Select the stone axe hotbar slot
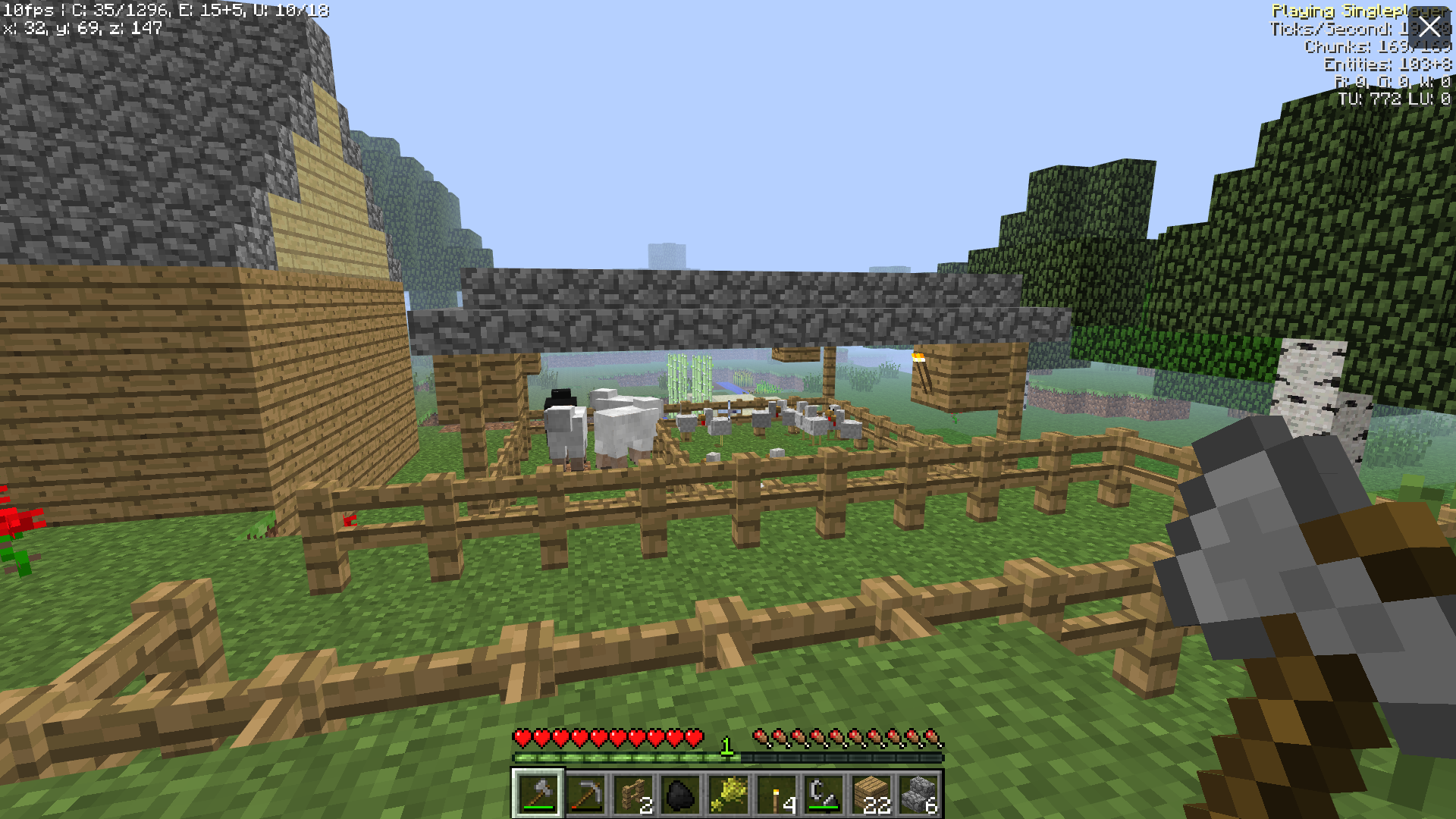 coord(538,794)
